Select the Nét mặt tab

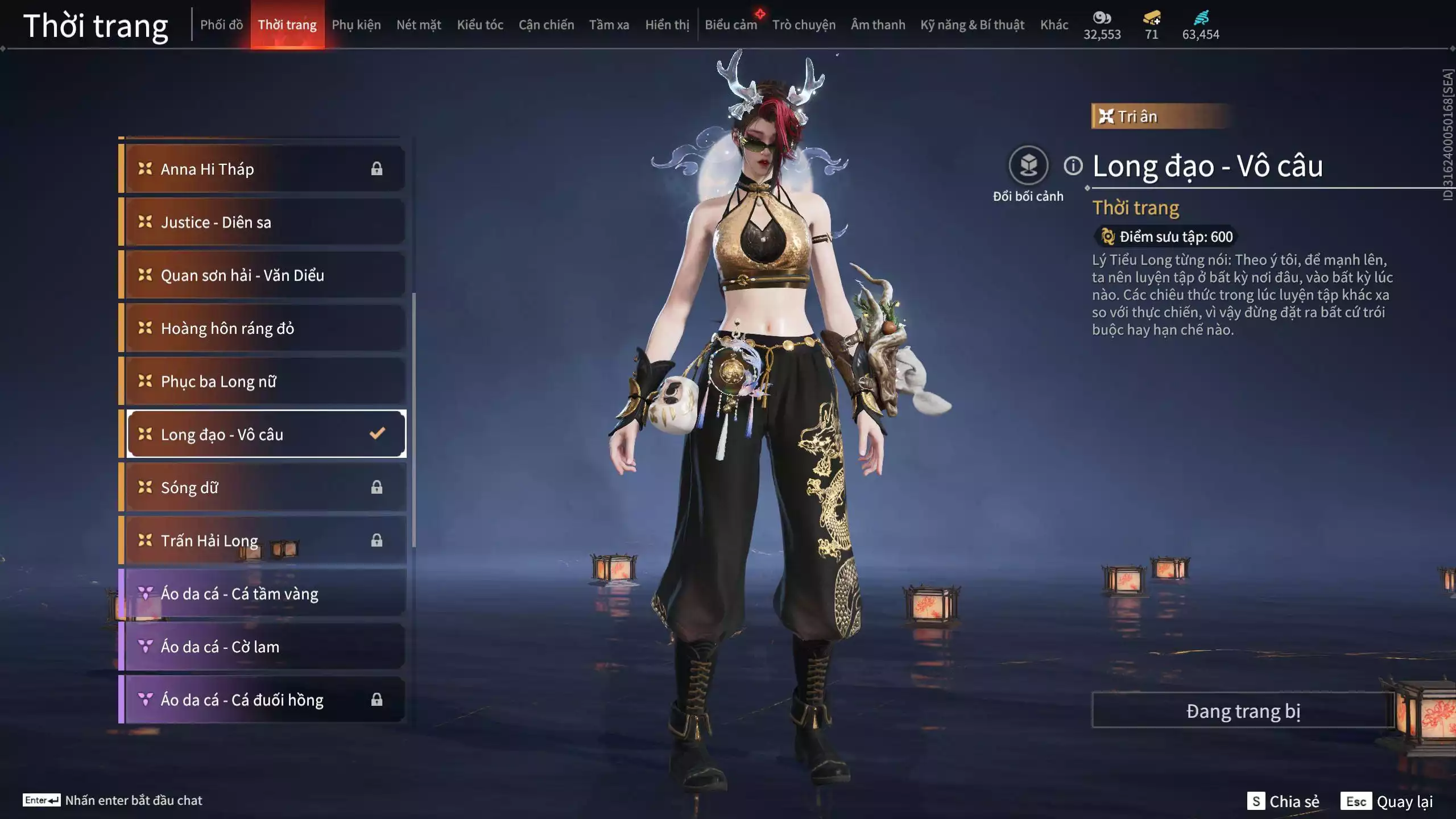coord(419,25)
